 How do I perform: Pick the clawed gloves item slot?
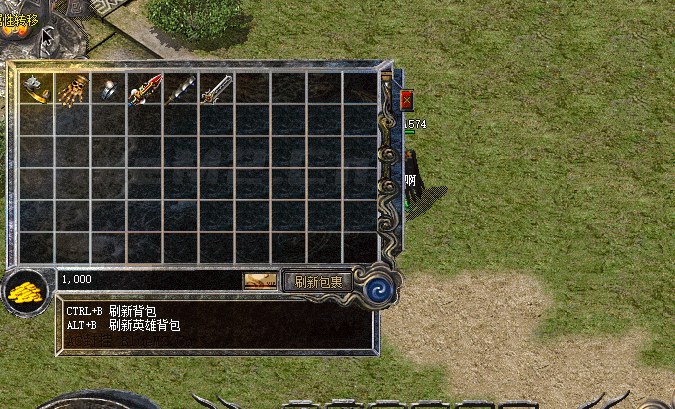pos(73,89)
